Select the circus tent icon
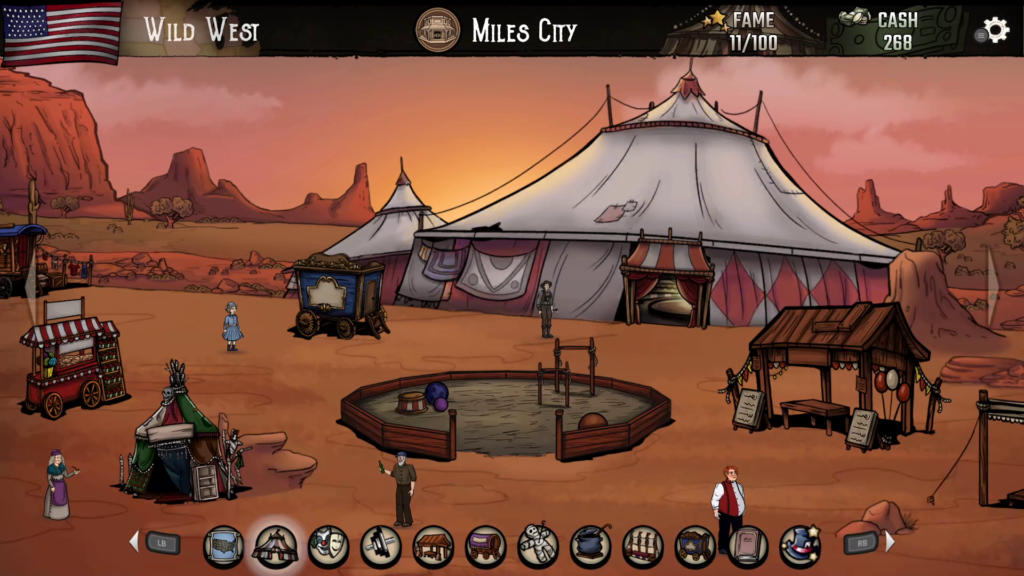 tap(275, 546)
